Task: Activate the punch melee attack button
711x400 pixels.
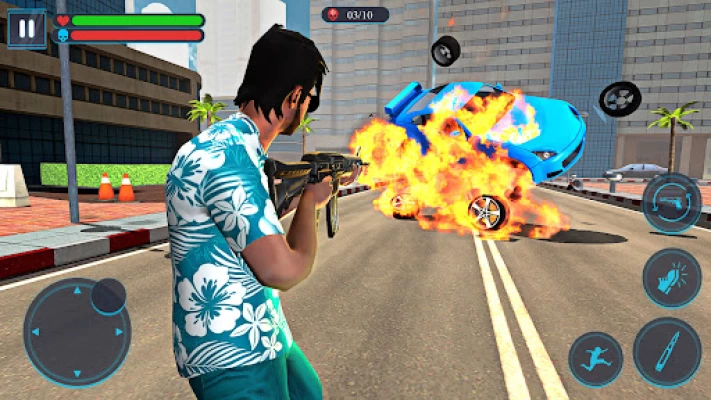Action: 671,277
